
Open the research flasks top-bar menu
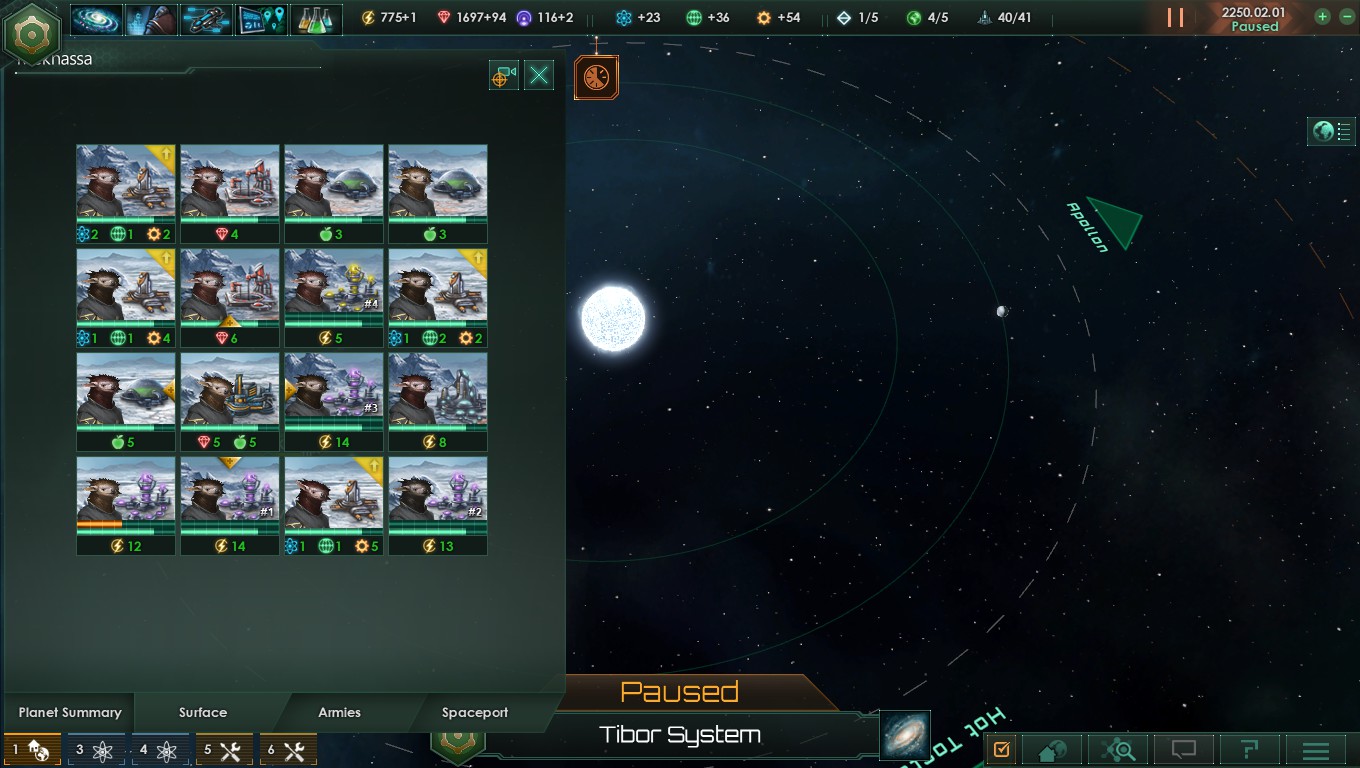click(x=317, y=18)
